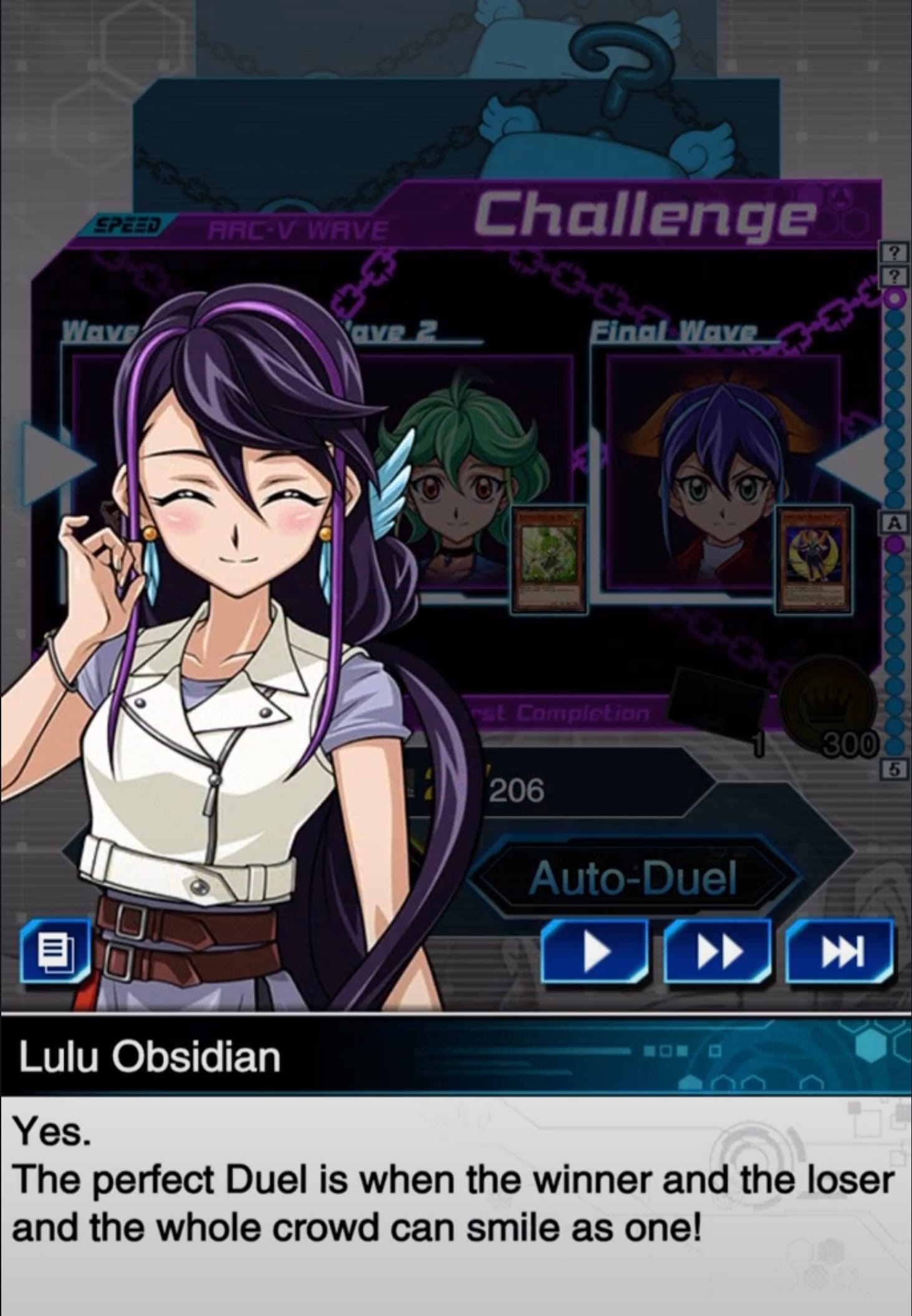
Task: Fast-forward the dialogue
Action: pyautogui.click(x=717, y=951)
